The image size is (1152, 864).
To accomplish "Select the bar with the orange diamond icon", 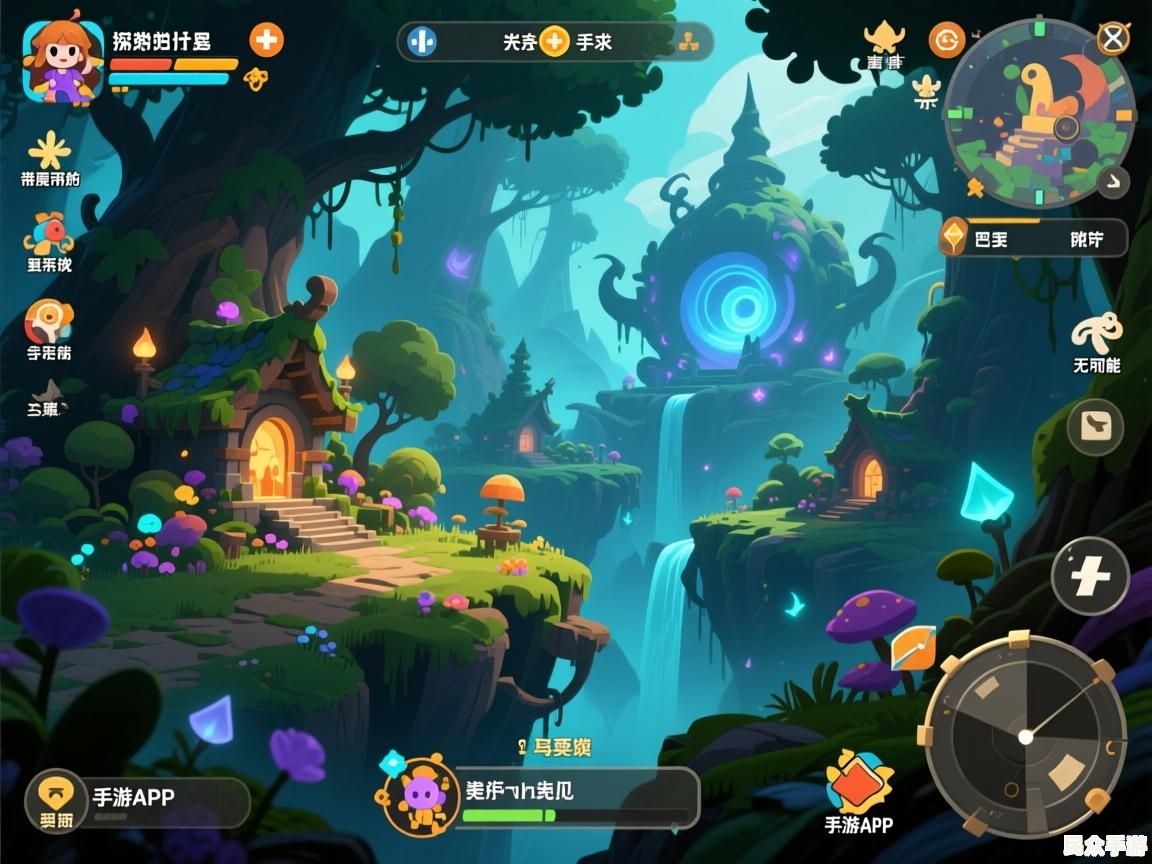I will (1034, 238).
